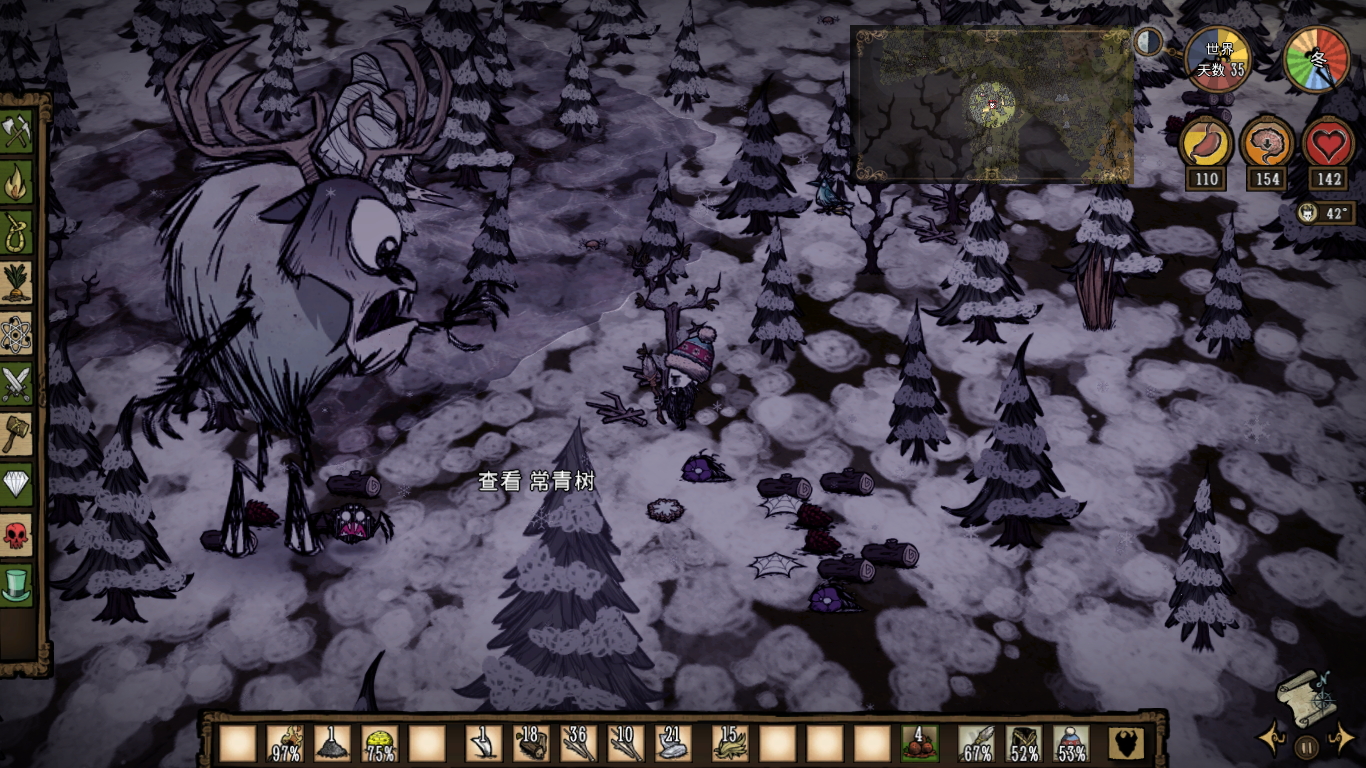
Task: Open the Food farming crafting tab
Action: (17, 283)
